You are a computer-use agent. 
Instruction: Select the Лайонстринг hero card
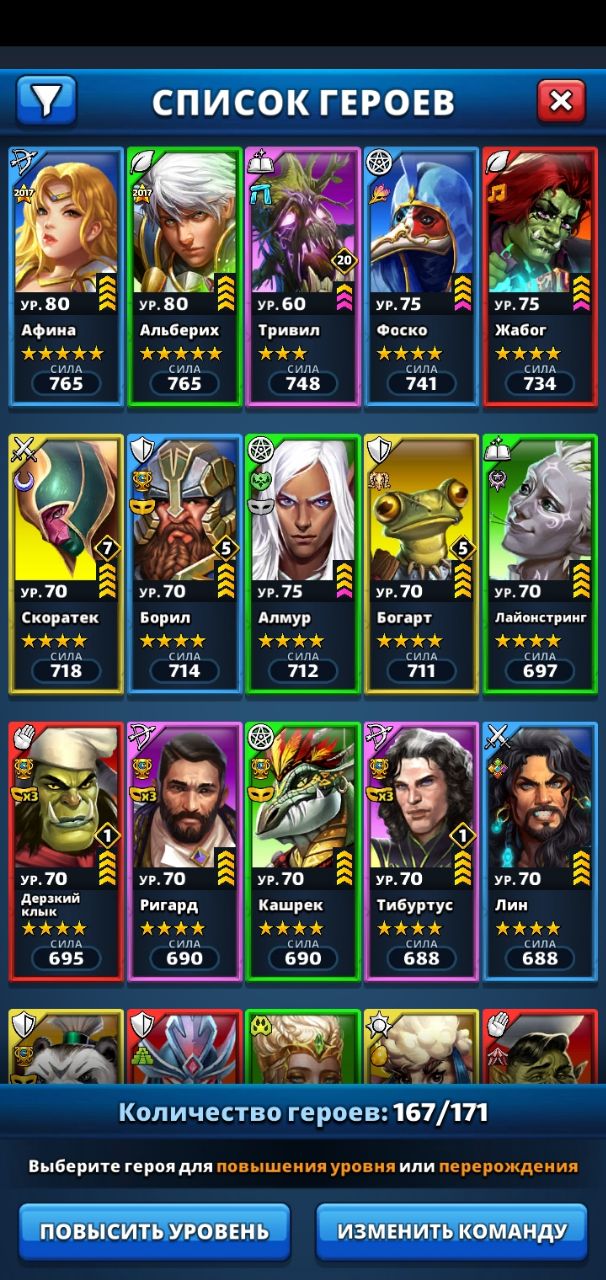540,562
